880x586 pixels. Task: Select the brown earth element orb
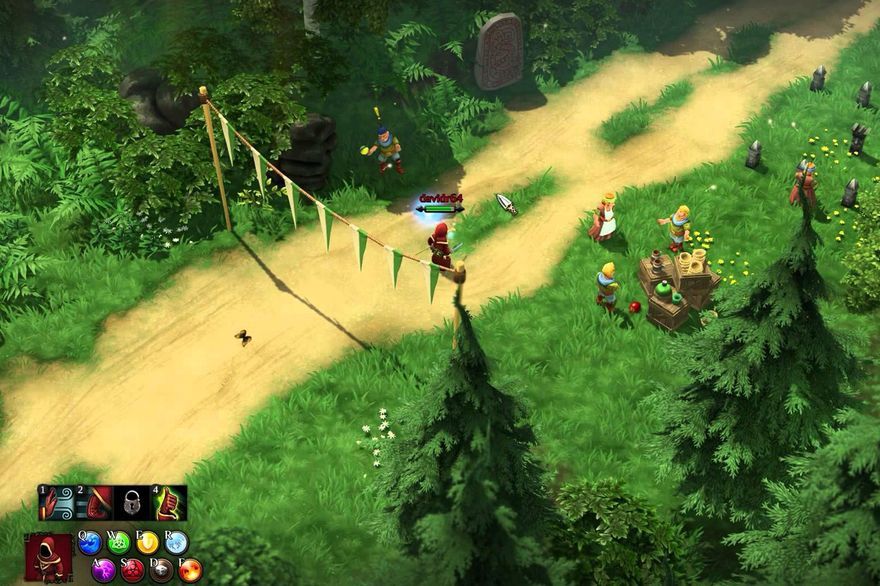162,570
